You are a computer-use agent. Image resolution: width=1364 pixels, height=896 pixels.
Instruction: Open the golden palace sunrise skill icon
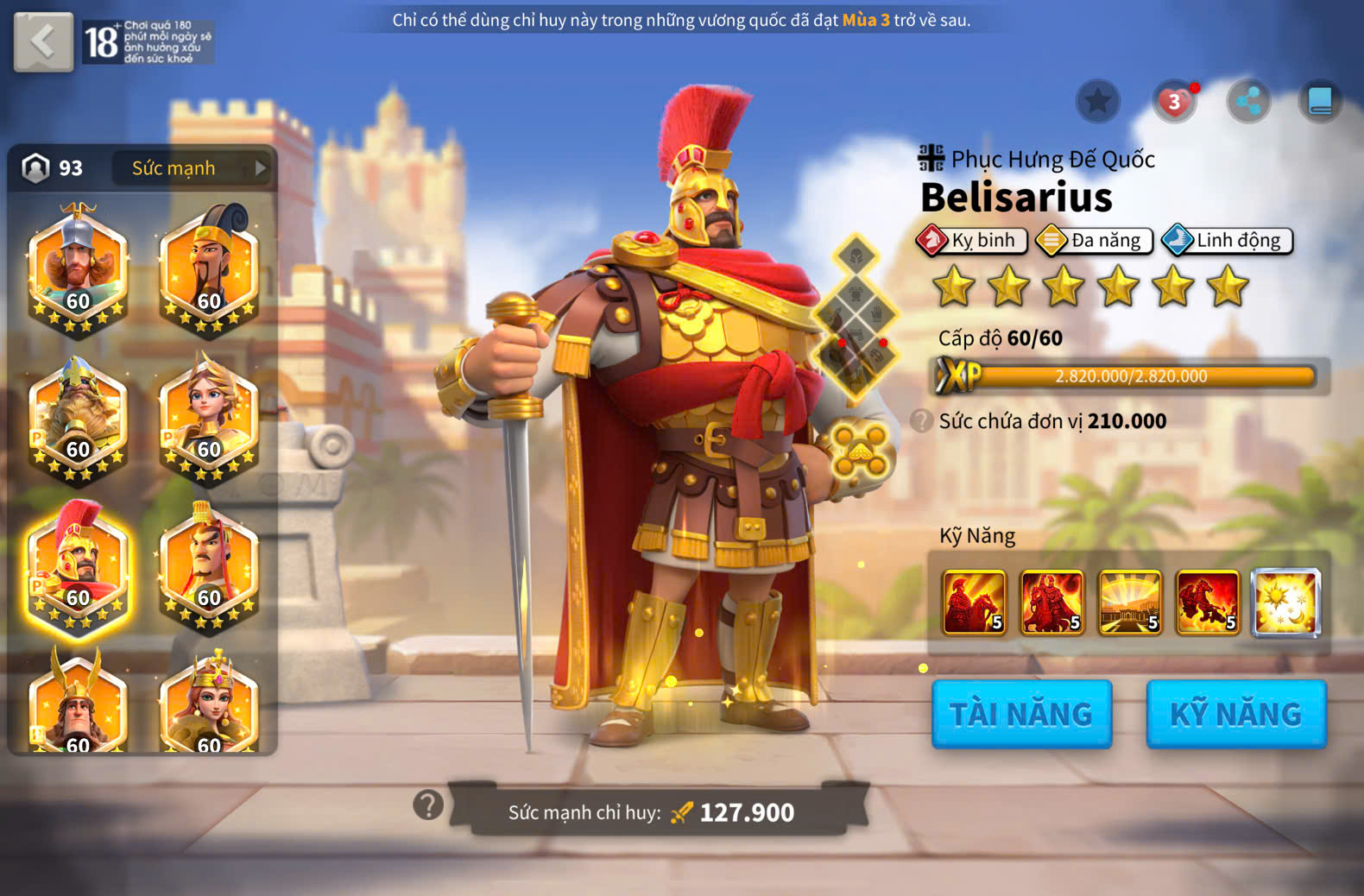(1129, 603)
